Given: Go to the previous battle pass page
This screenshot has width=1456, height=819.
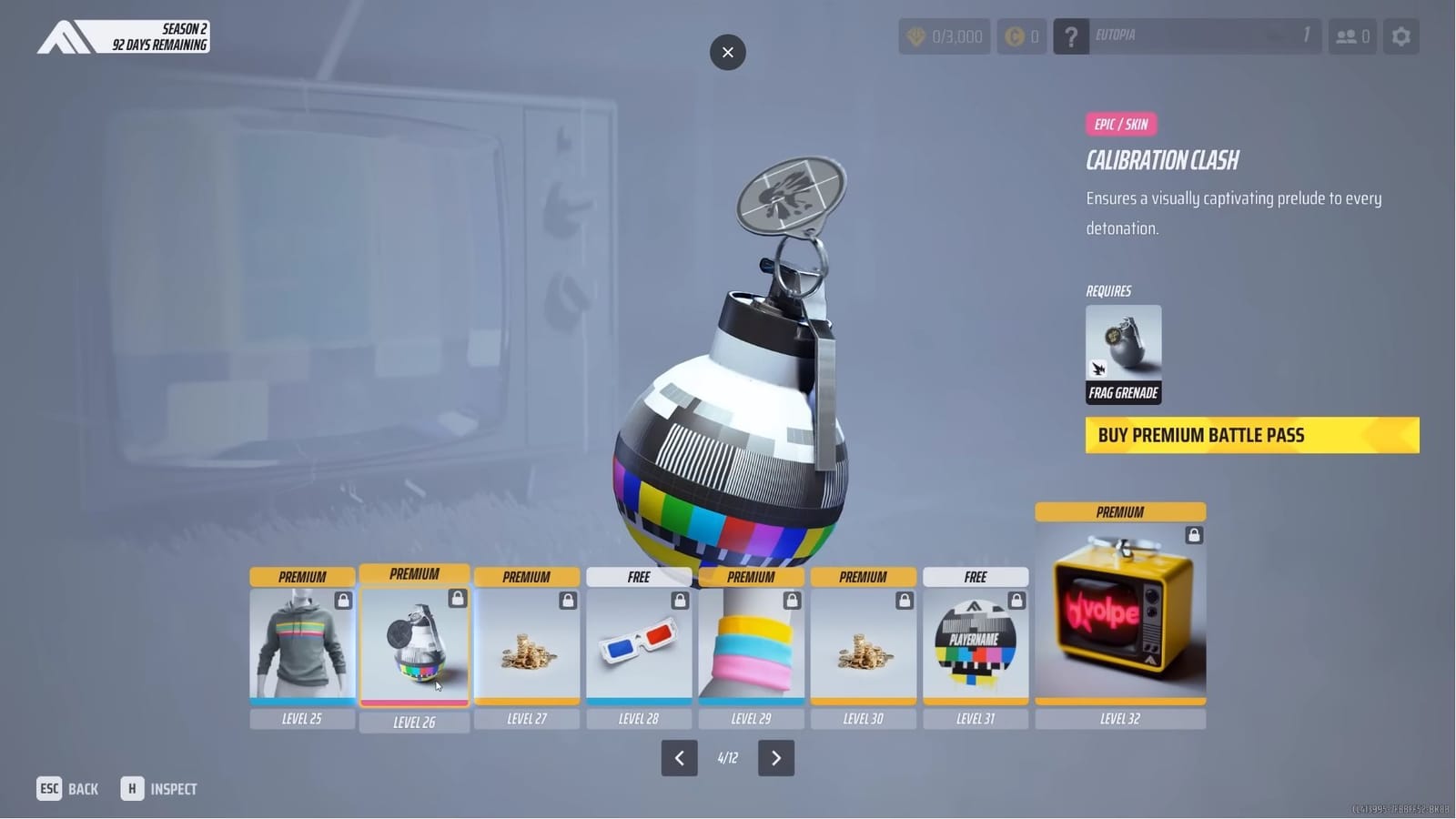Looking at the screenshot, I should [679, 757].
